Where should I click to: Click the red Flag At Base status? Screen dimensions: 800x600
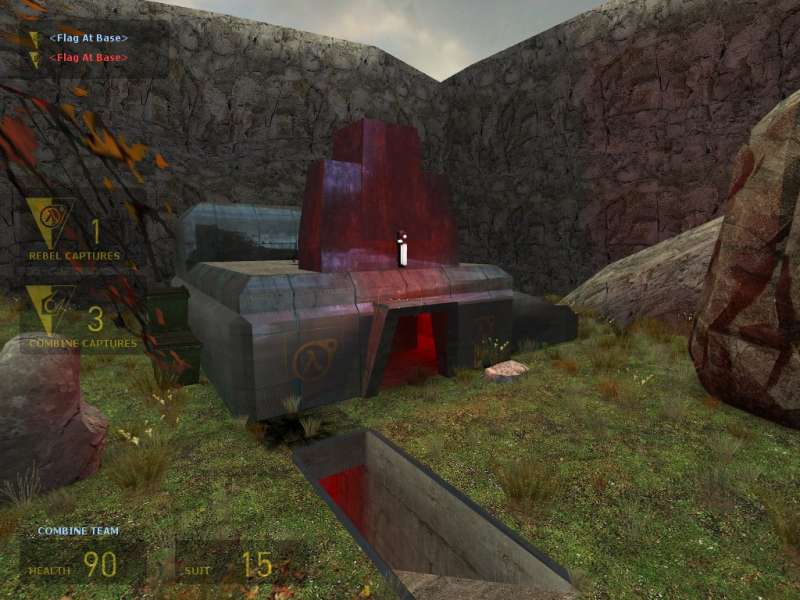pos(88,58)
